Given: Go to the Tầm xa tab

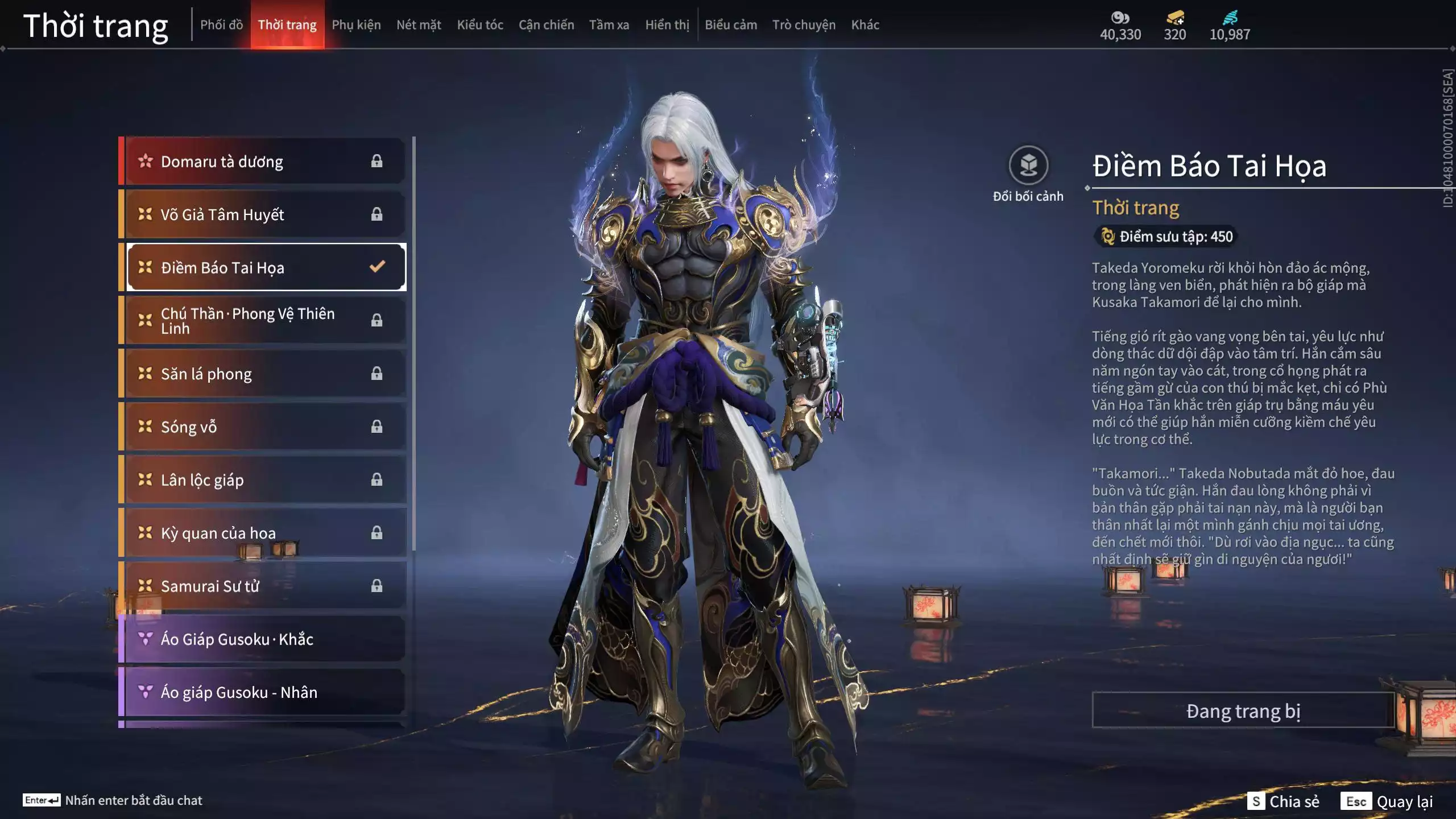Looking at the screenshot, I should coord(609,25).
